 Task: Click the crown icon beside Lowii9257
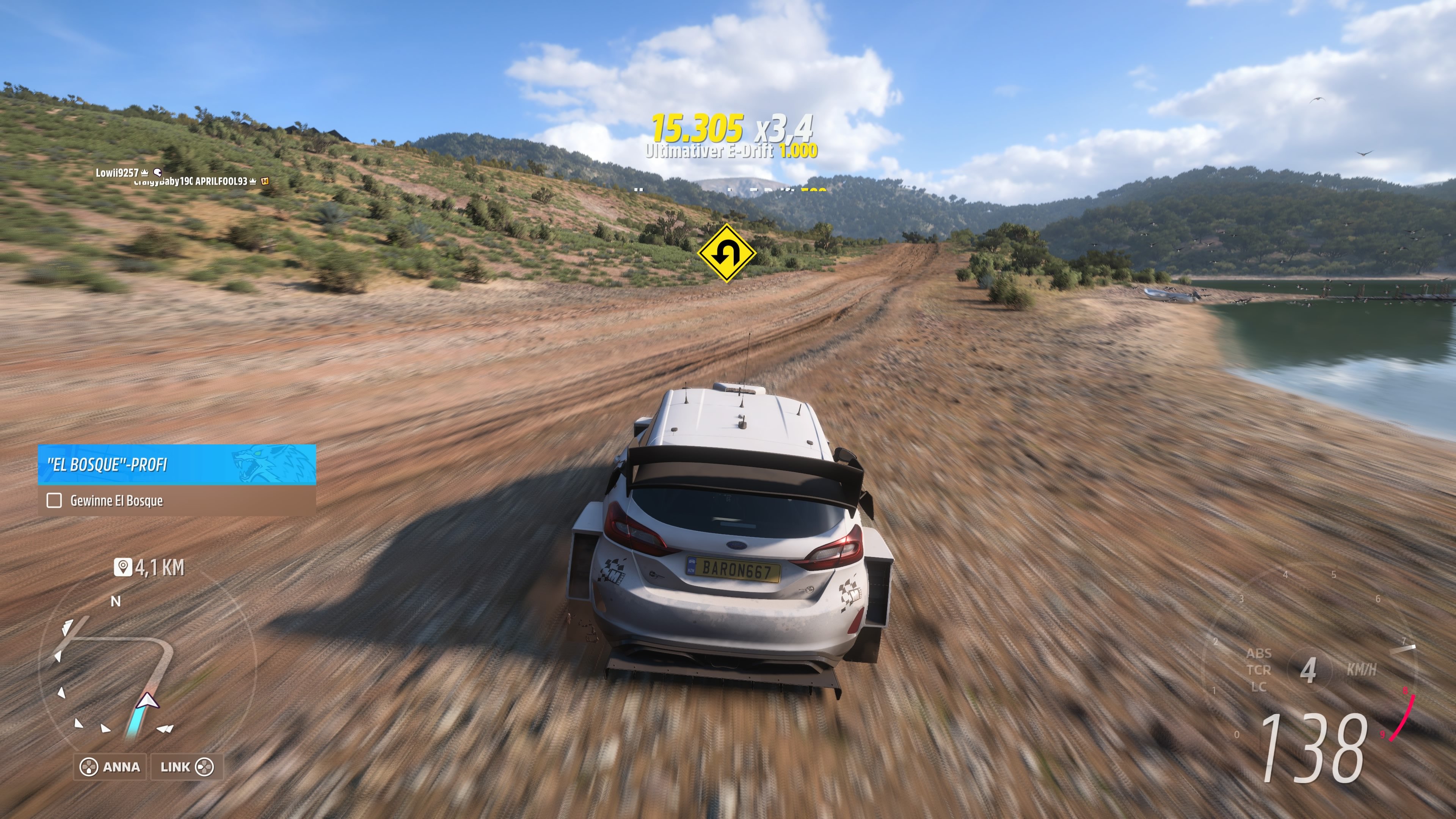pyautogui.click(x=145, y=173)
